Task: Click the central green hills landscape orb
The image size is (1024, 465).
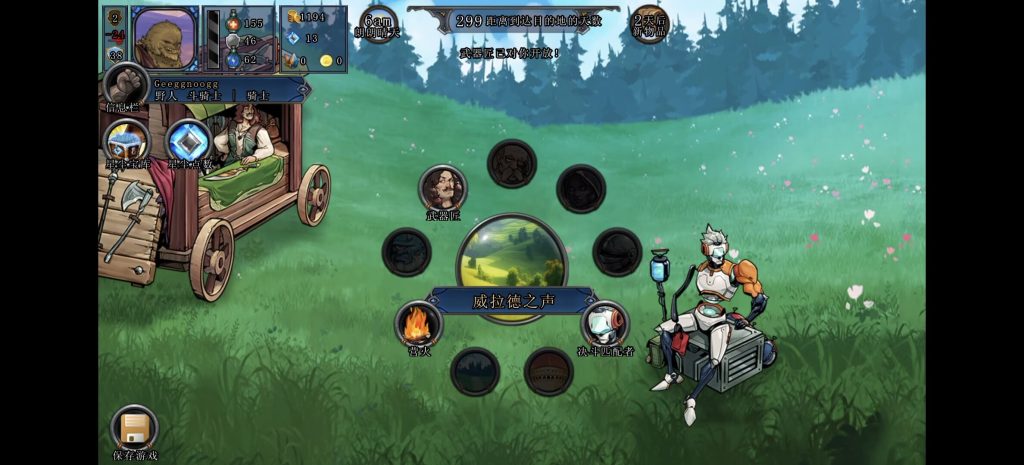Action: pos(512,257)
